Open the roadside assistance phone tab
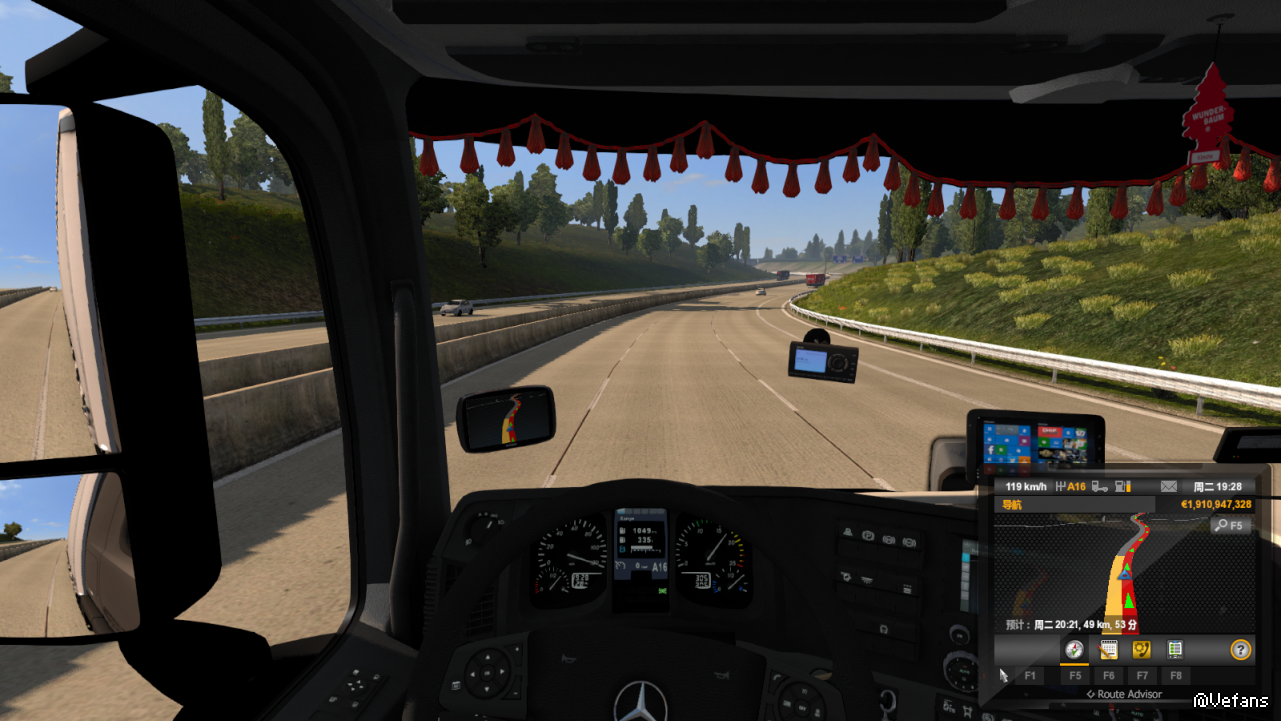The width and height of the screenshot is (1281, 721). click(1141, 650)
